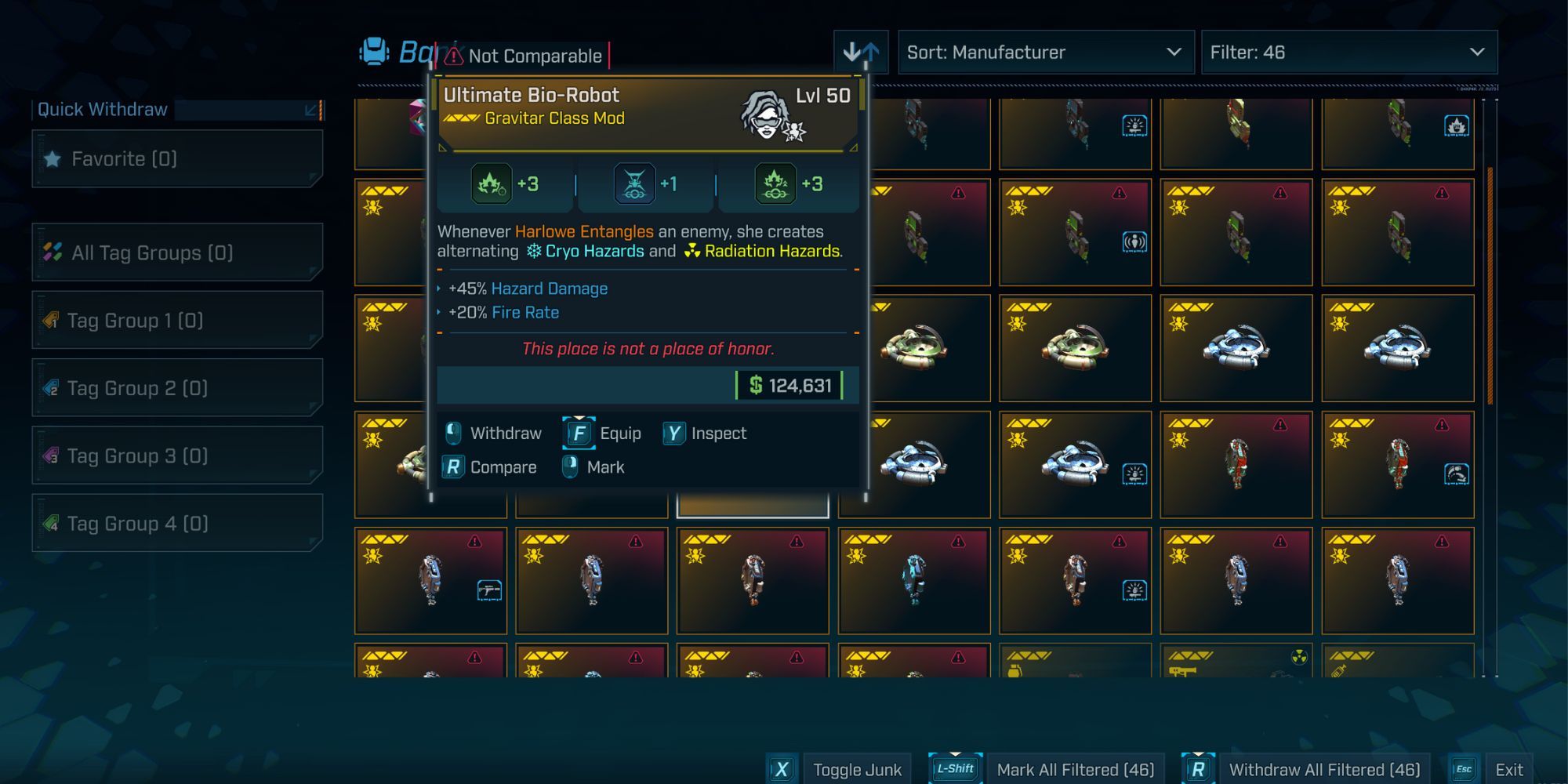Inspect the Ultimate Bio-Robot class mod
This screenshot has width=1568, height=784.
706,434
